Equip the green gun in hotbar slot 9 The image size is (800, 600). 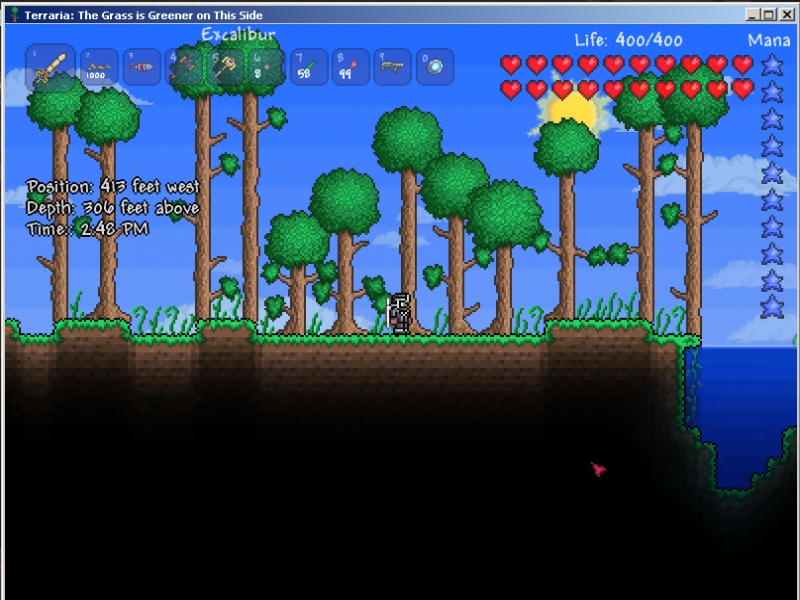(x=393, y=68)
